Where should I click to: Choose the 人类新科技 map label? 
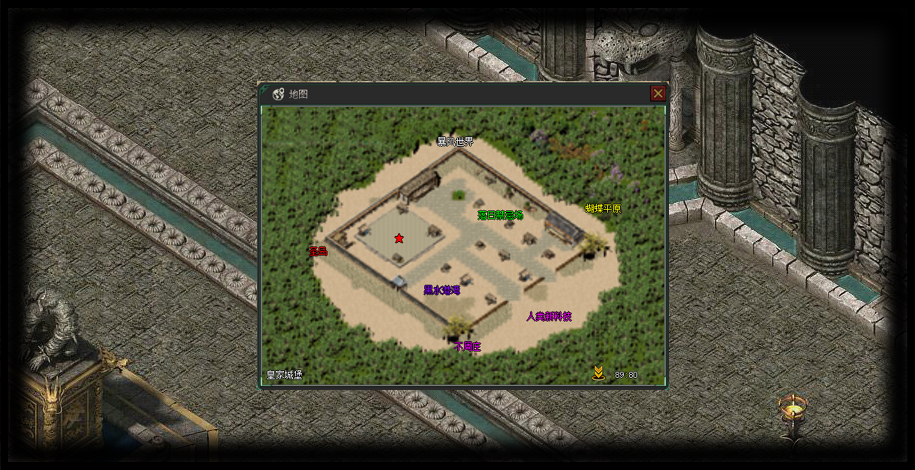[x=549, y=316]
